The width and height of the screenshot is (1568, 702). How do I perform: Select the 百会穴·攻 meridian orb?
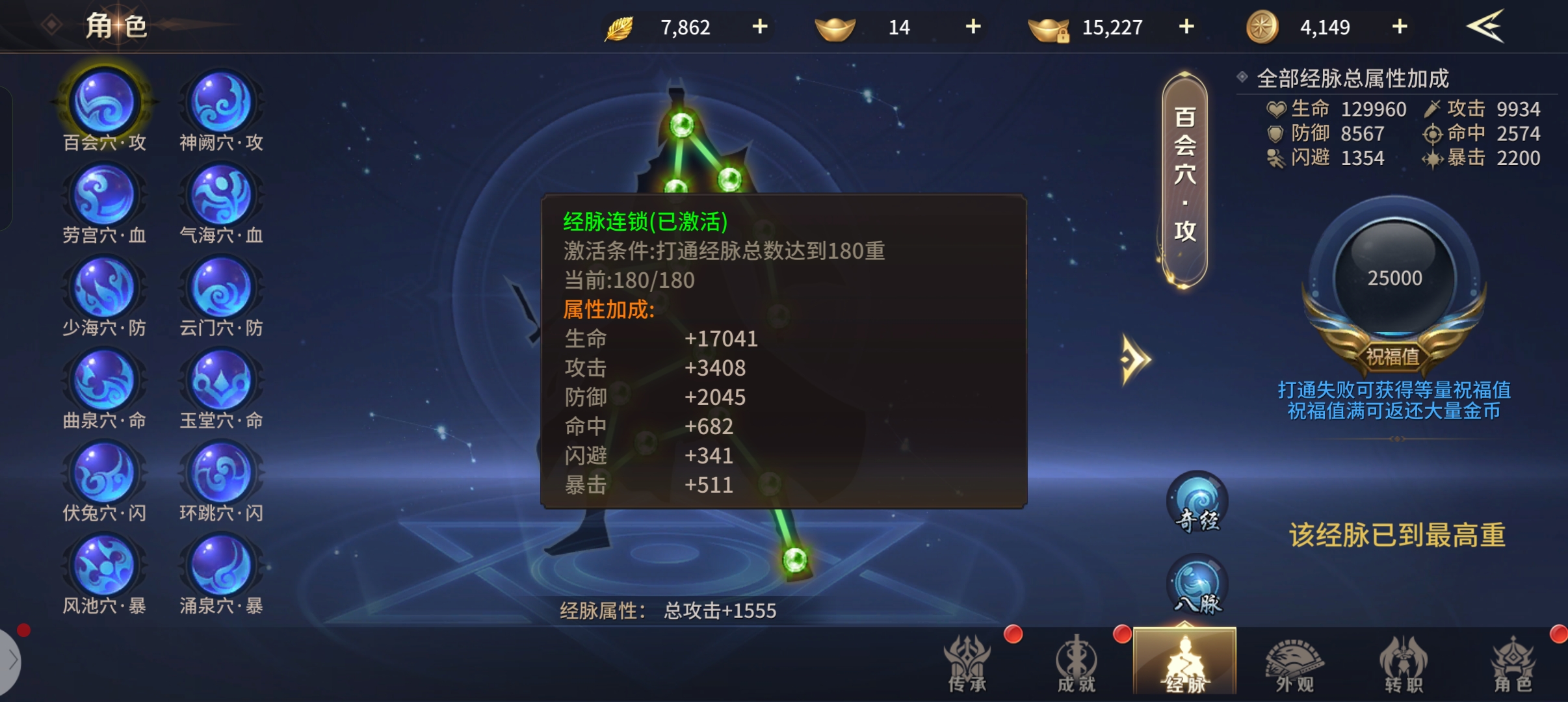click(104, 104)
